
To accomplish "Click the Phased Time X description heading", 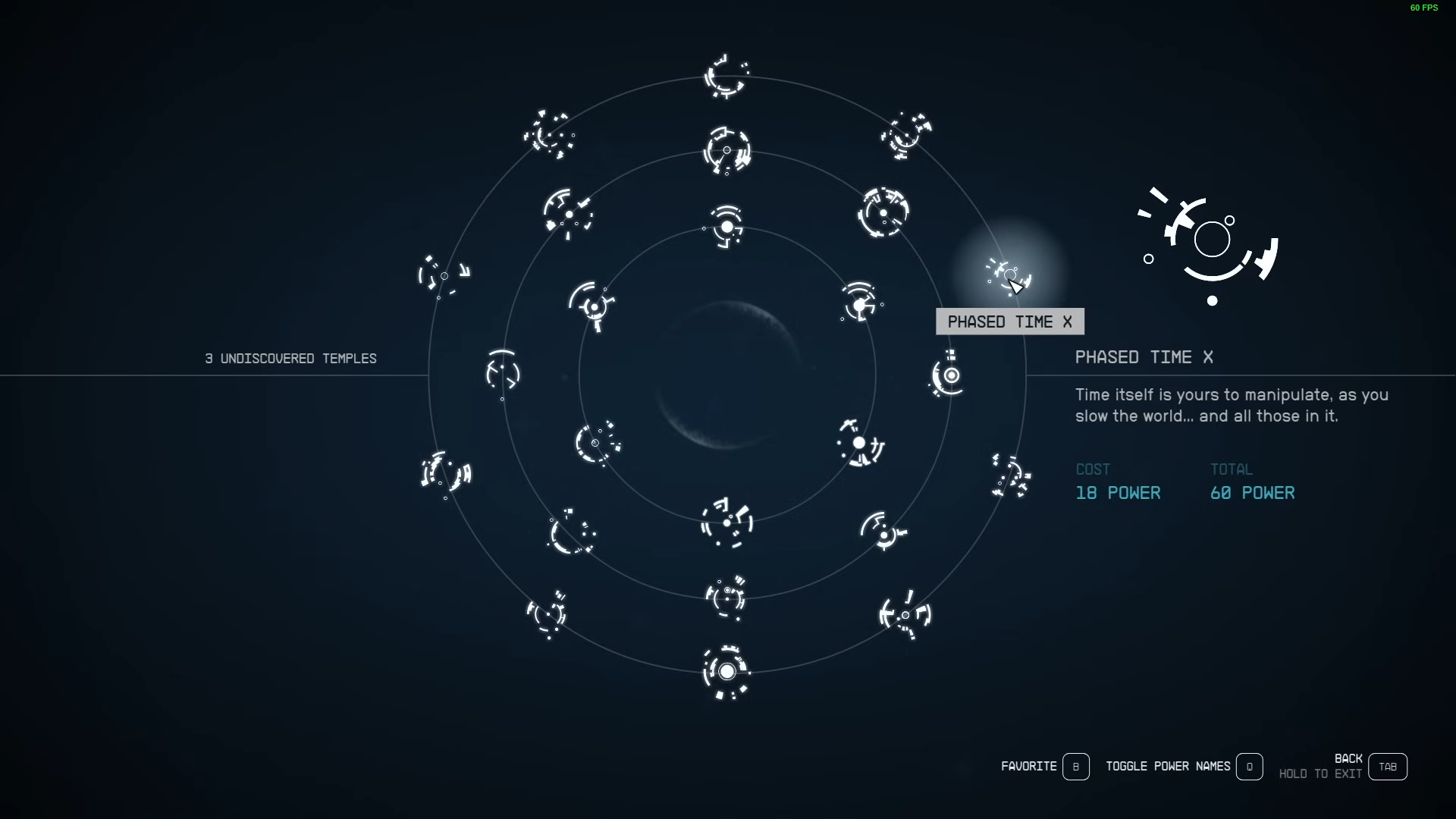I will 1144,357.
